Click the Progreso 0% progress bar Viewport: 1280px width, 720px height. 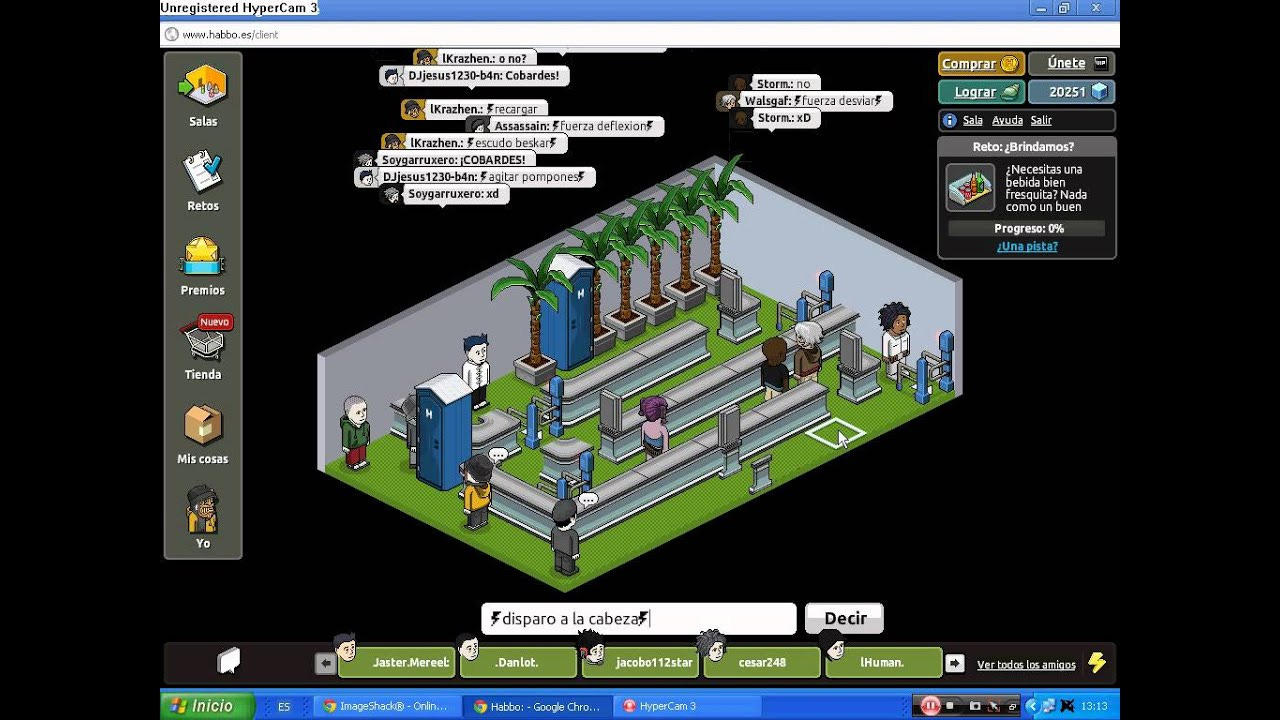tap(1026, 227)
